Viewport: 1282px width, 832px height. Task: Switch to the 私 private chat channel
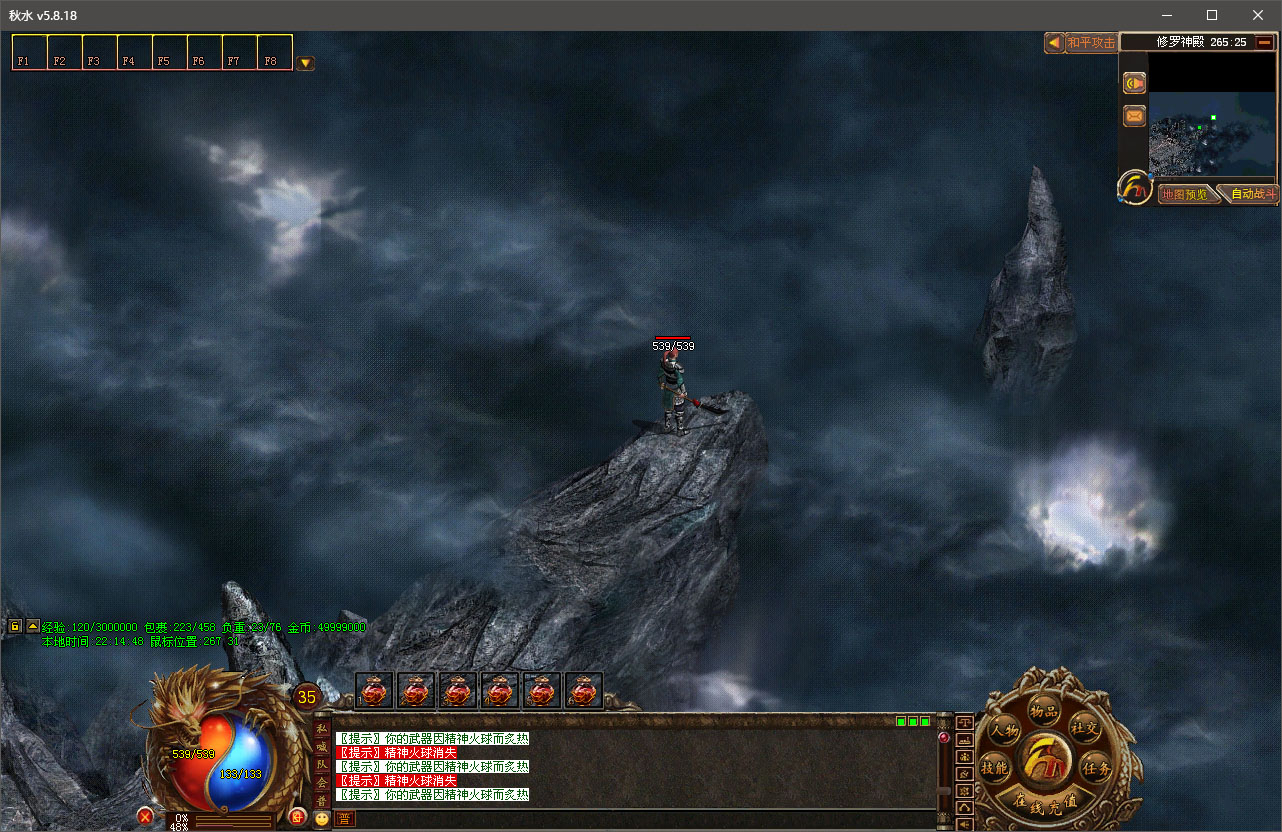point(322,729)
